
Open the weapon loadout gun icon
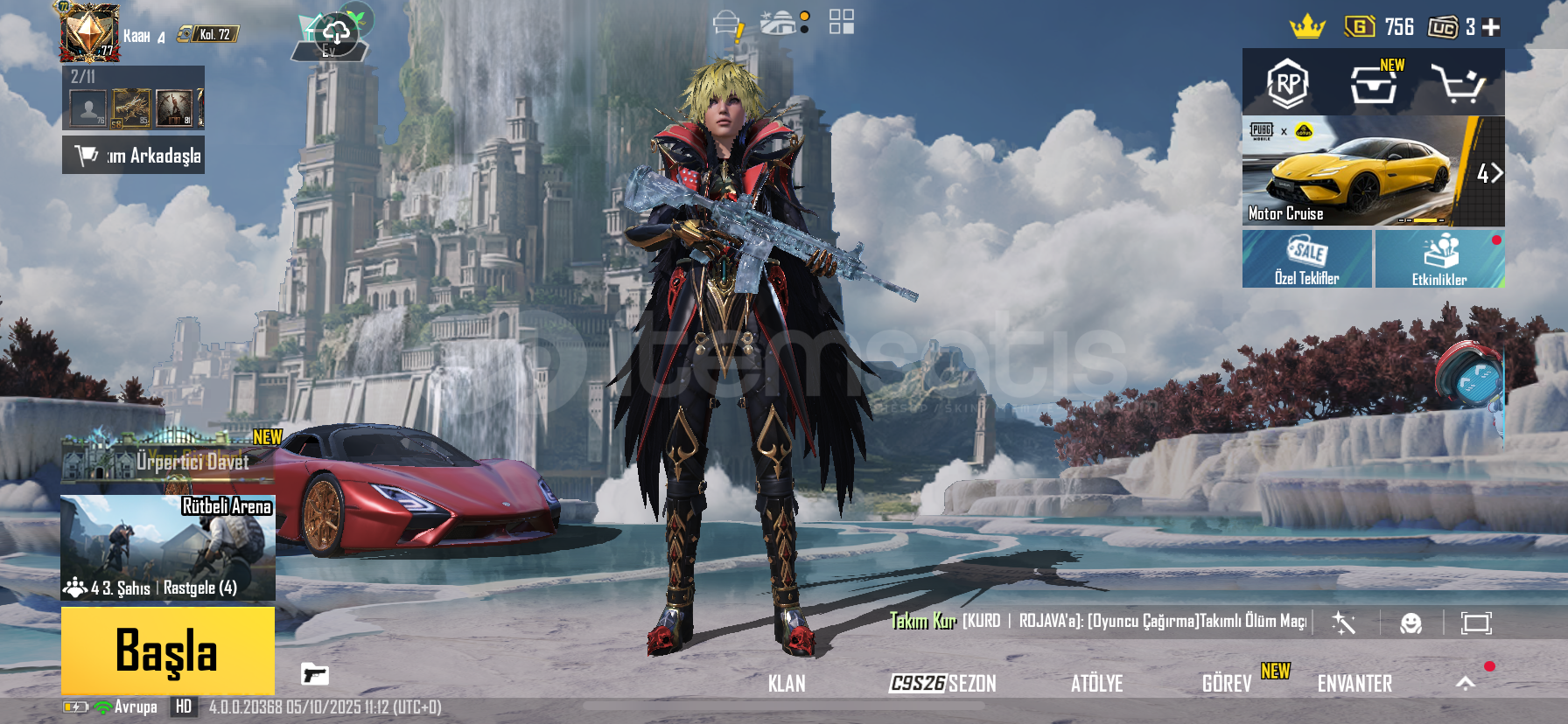[x=314, y=674]
